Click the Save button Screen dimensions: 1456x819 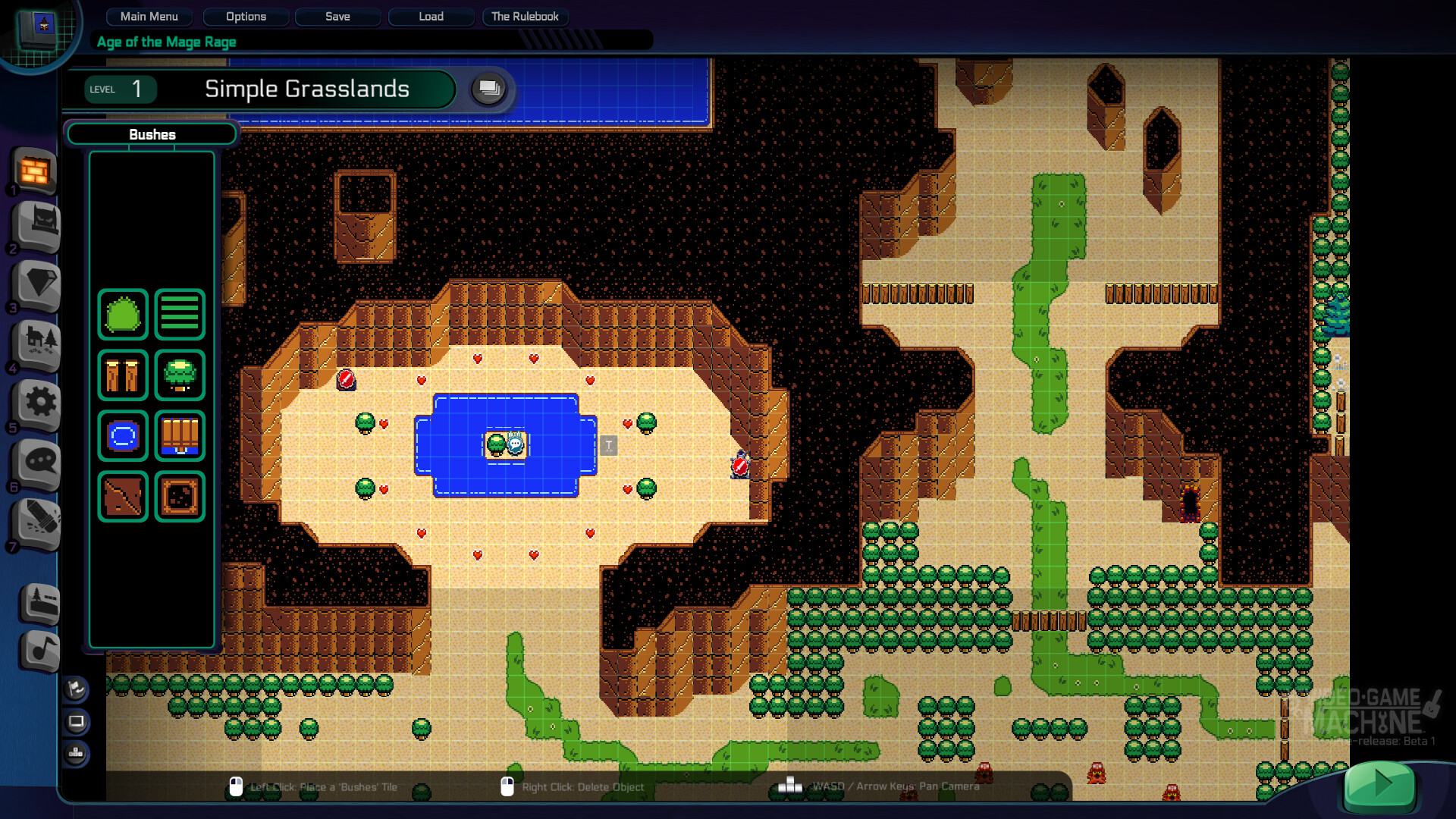[x=337, y=17]
